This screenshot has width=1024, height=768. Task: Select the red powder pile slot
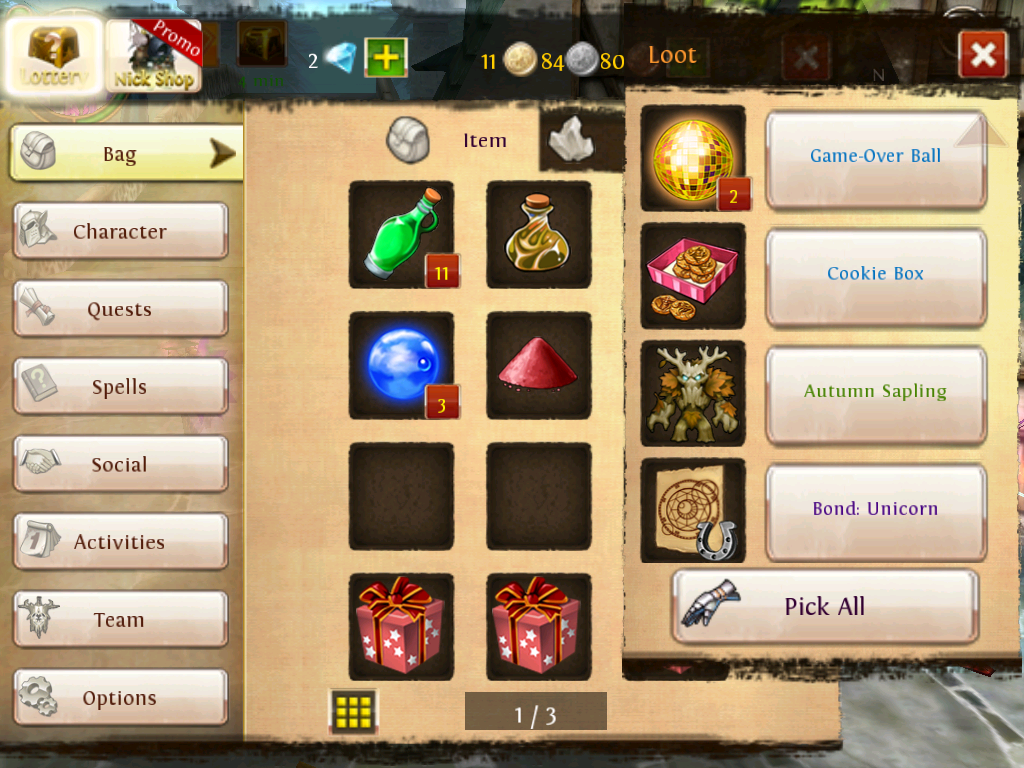pyautogui.click(x=539, y=365)
